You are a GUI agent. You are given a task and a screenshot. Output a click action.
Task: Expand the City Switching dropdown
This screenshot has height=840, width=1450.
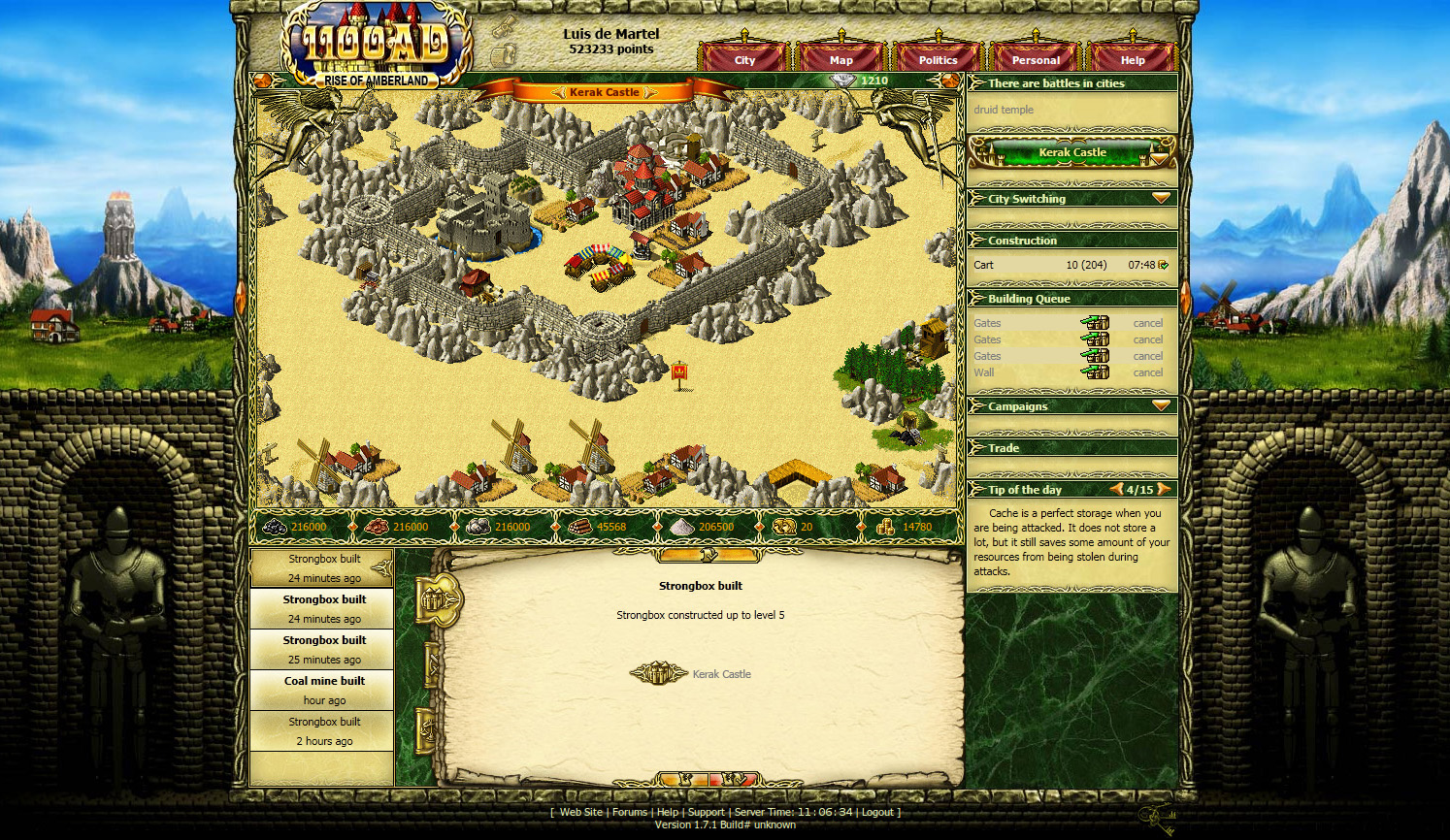pos(1161,198)
